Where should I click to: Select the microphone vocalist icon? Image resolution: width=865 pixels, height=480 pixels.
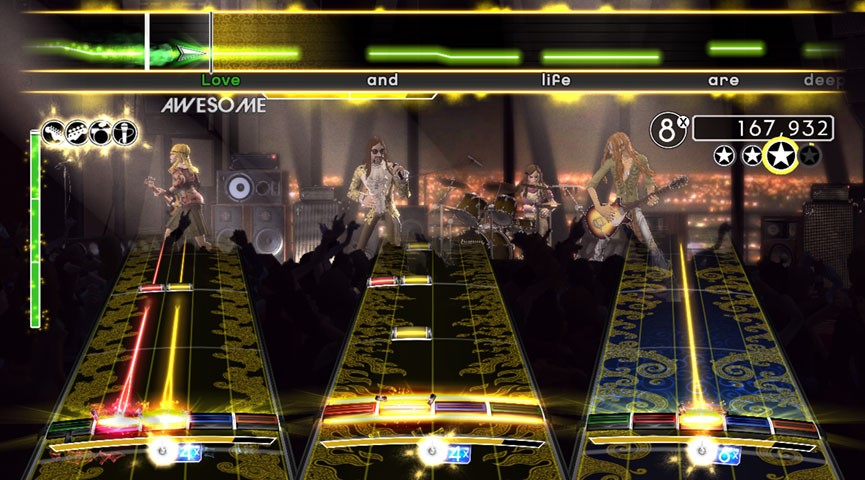coord(125,131)
